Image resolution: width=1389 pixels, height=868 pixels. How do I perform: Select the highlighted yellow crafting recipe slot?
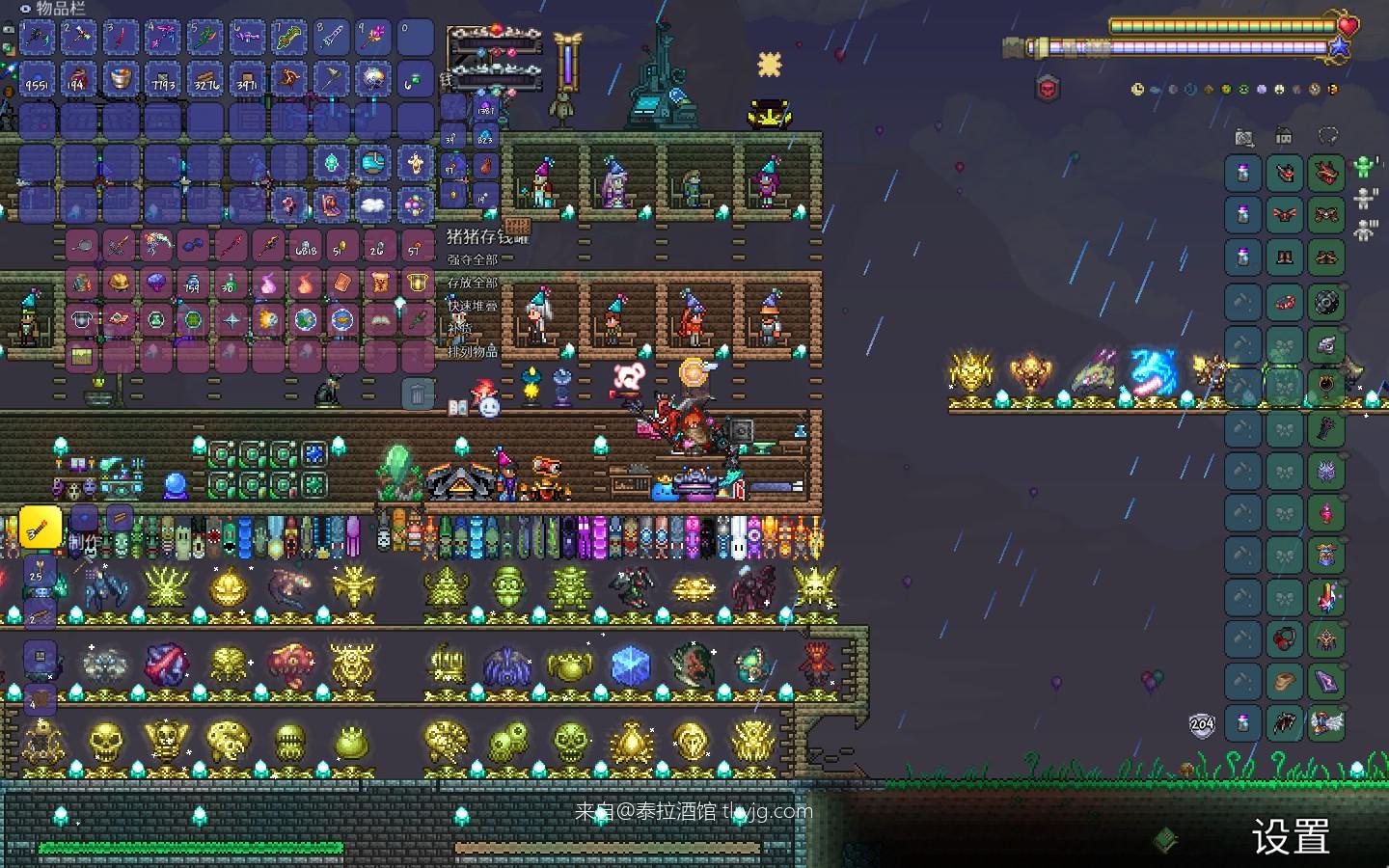[41, 527]
